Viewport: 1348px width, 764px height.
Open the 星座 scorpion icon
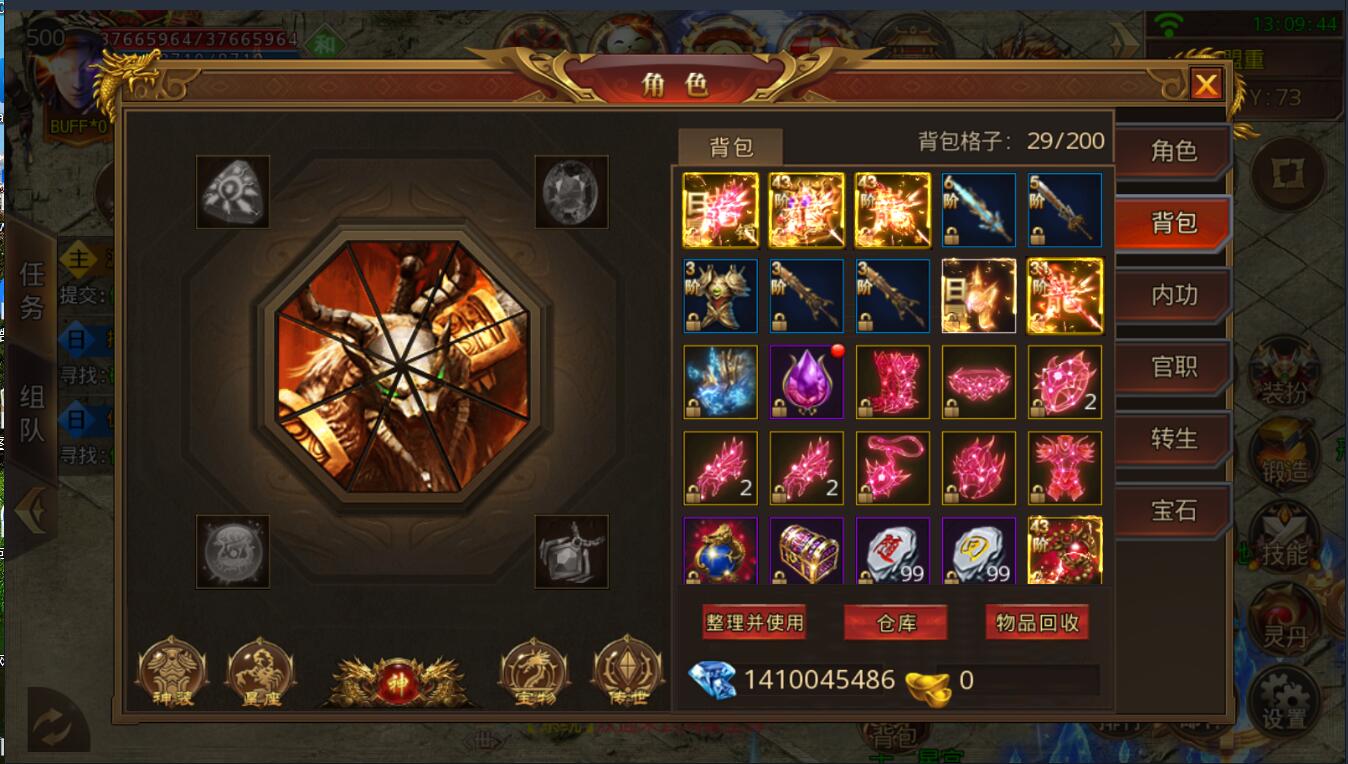pos(260,672)
